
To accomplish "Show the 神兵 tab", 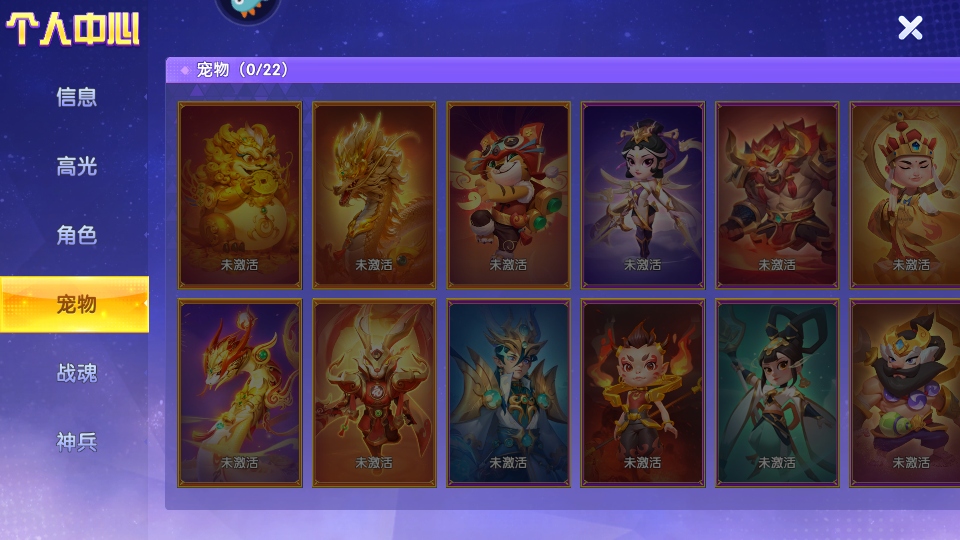I will coord(77,442).
